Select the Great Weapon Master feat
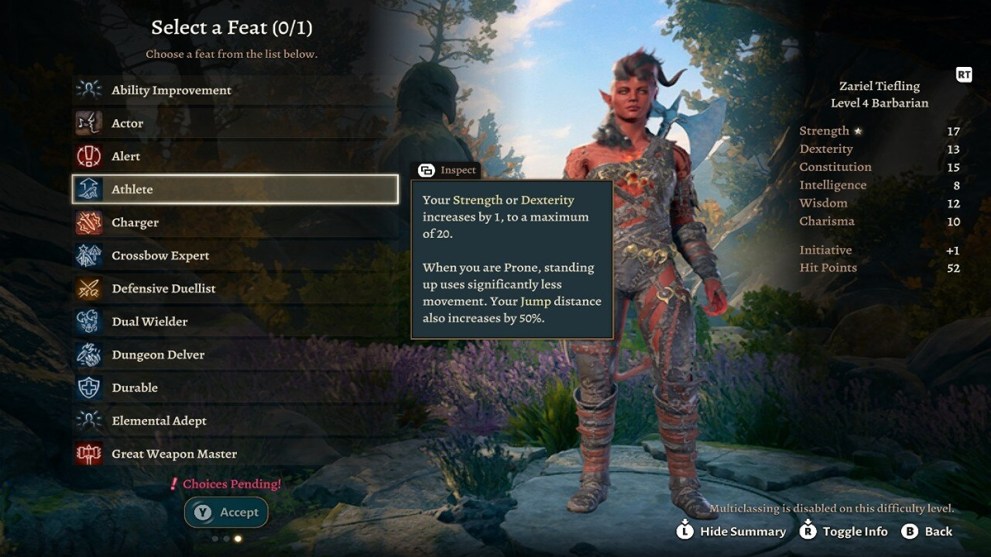 (174, 453)
